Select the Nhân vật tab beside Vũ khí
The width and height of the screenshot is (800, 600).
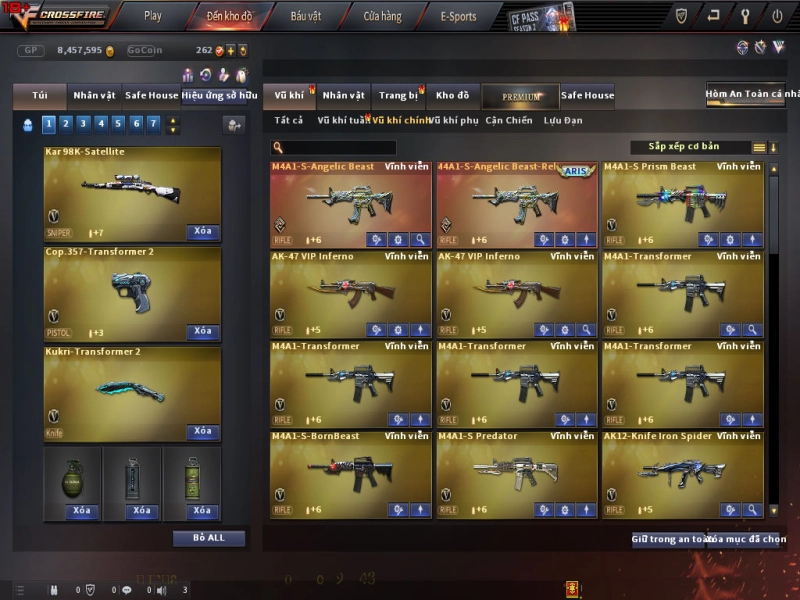coord(343,96)
